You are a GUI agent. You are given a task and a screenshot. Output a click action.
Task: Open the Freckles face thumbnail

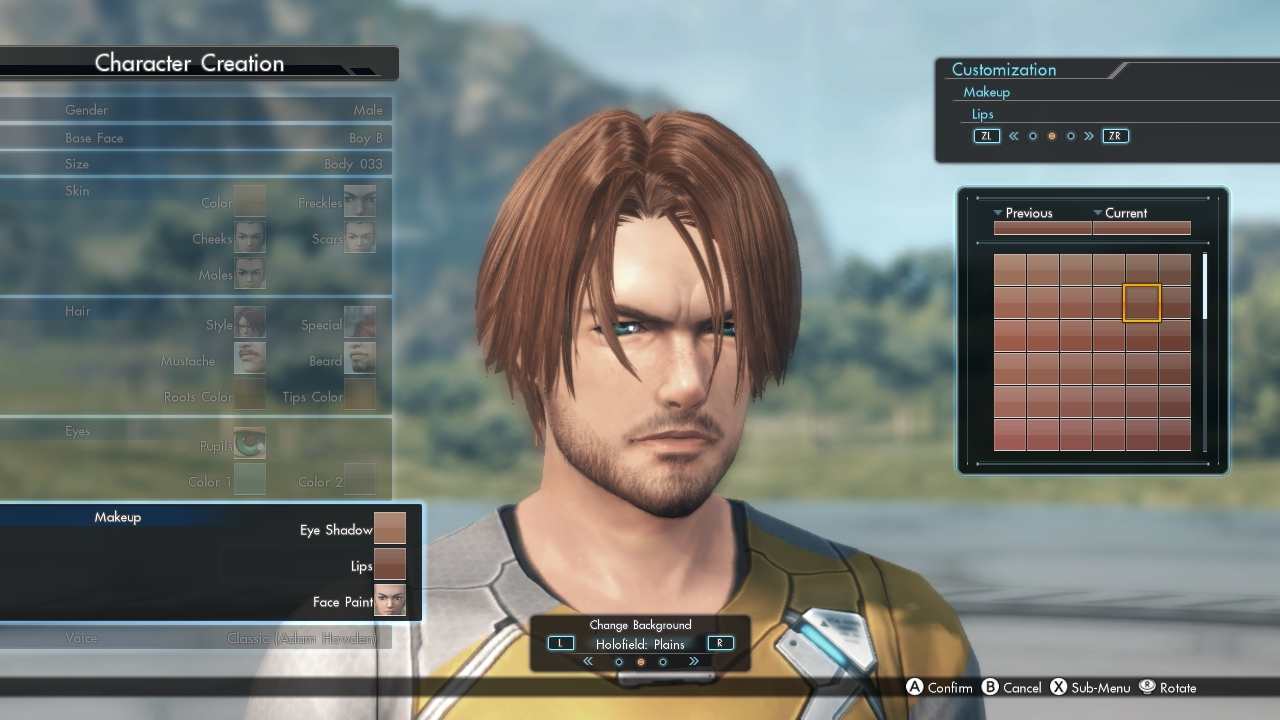[360, 202]
